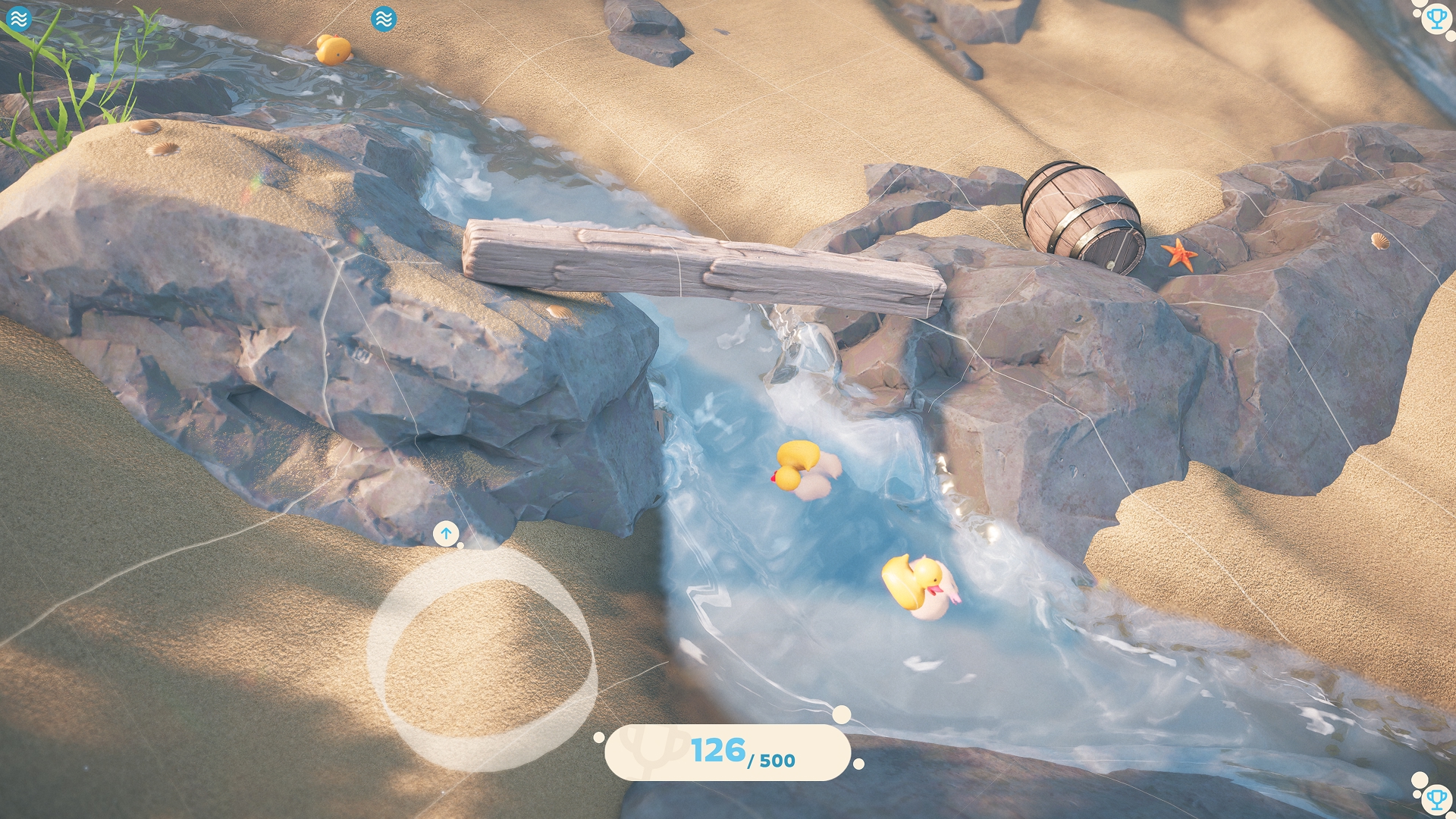Click the trophy icon above the wooden barrel

pos(1436,17)
